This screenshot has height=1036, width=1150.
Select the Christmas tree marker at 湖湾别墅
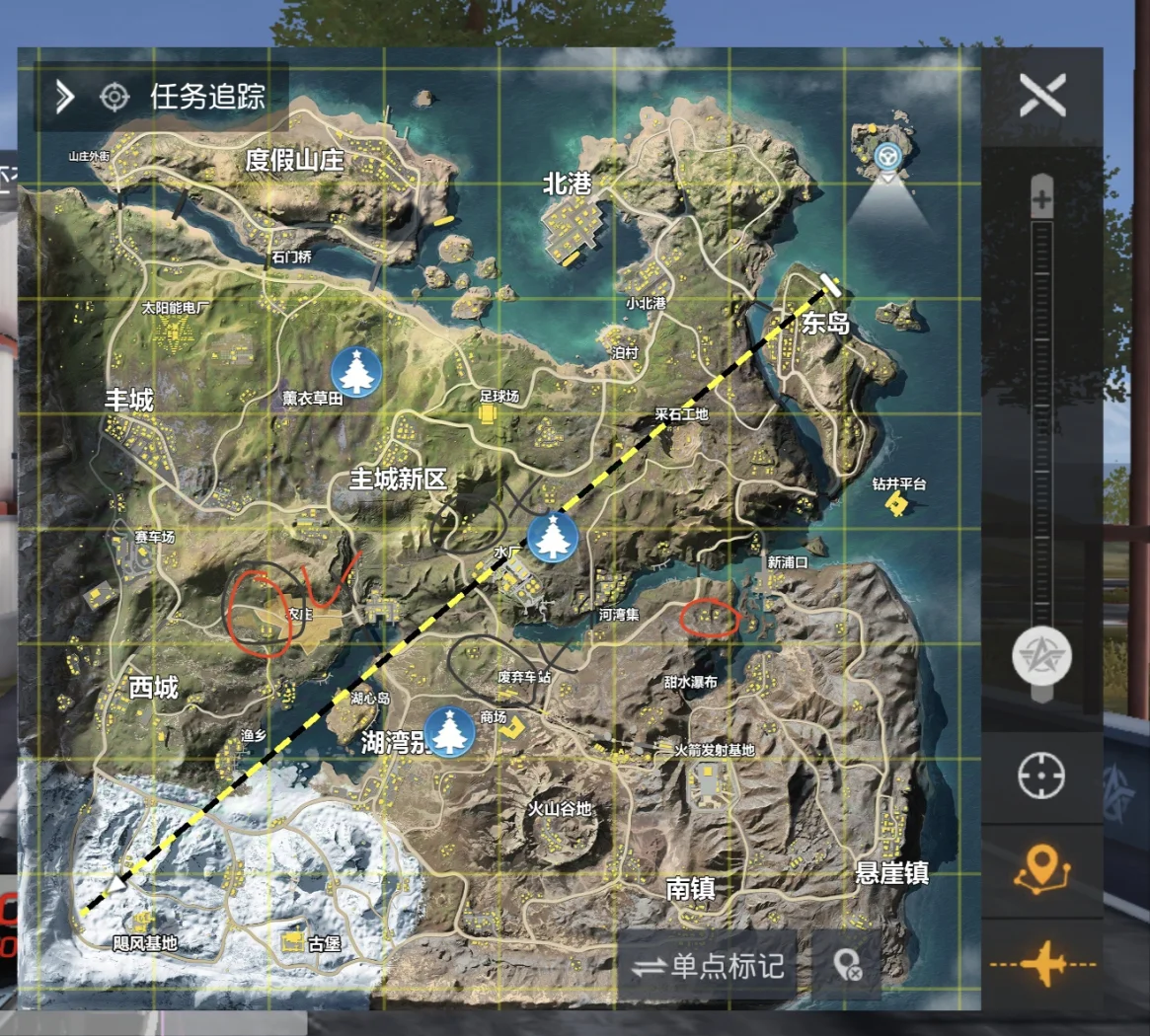450,731
